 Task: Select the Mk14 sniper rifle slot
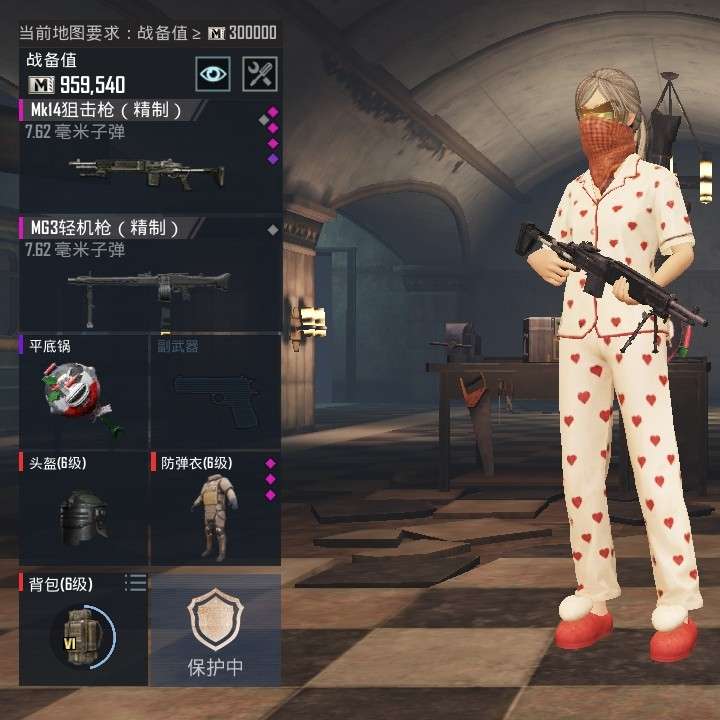150,155
